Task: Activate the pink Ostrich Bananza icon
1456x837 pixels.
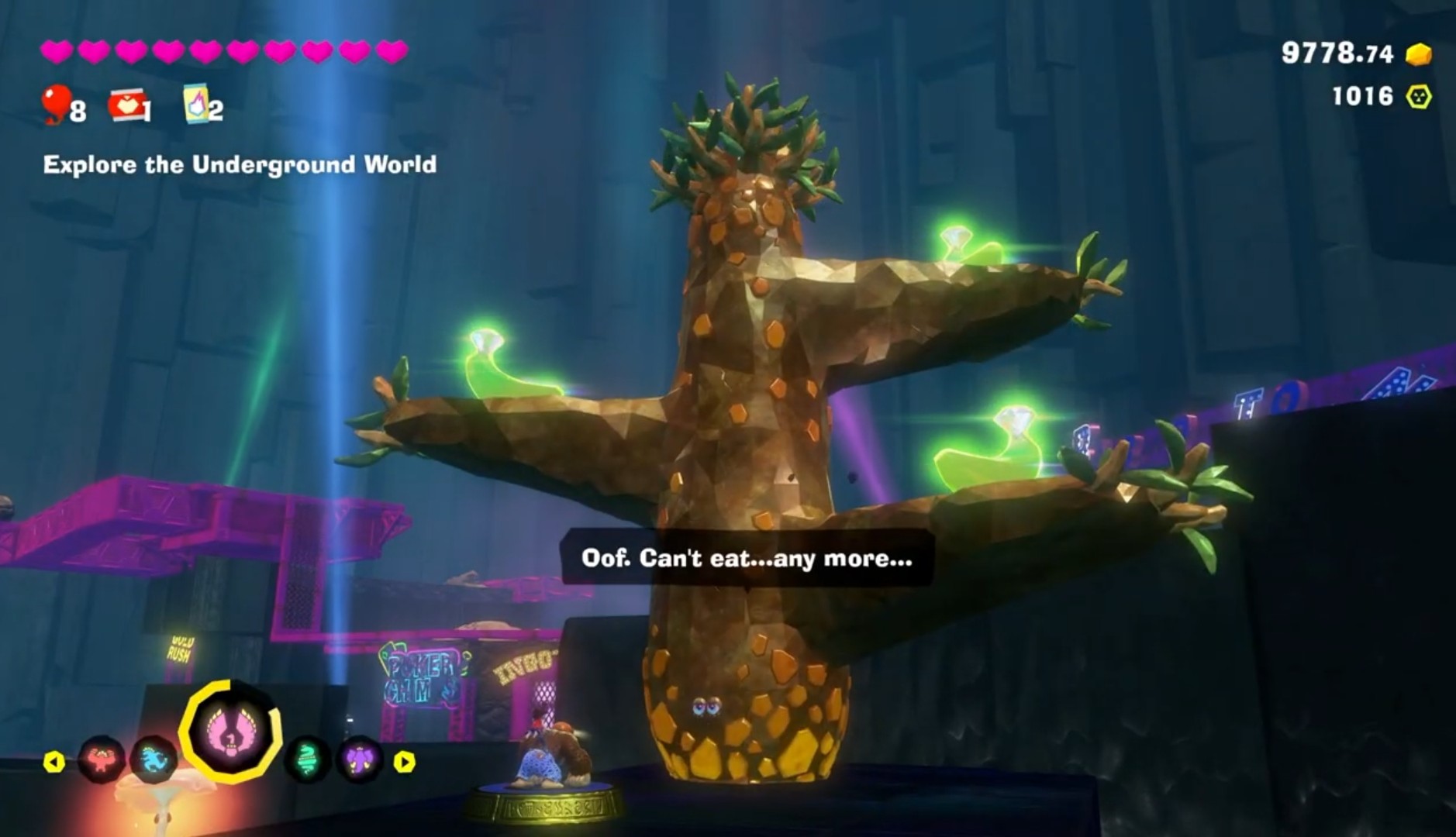Action: pos(231,731)
